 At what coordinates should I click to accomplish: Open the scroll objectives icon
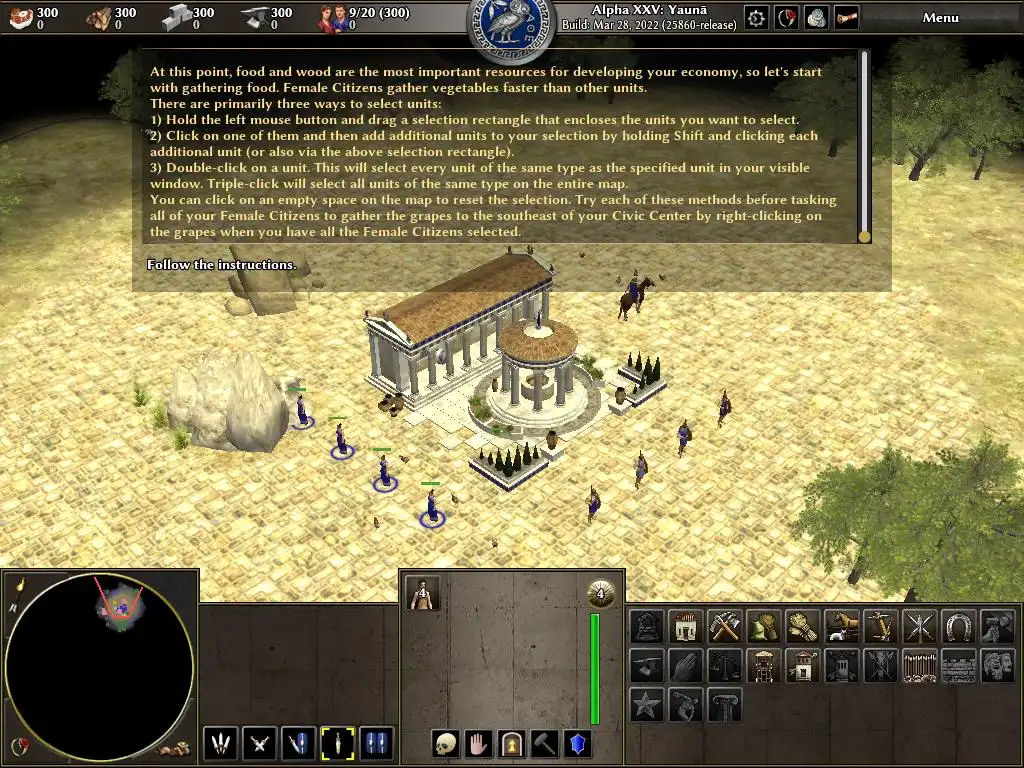click(847, 18)
